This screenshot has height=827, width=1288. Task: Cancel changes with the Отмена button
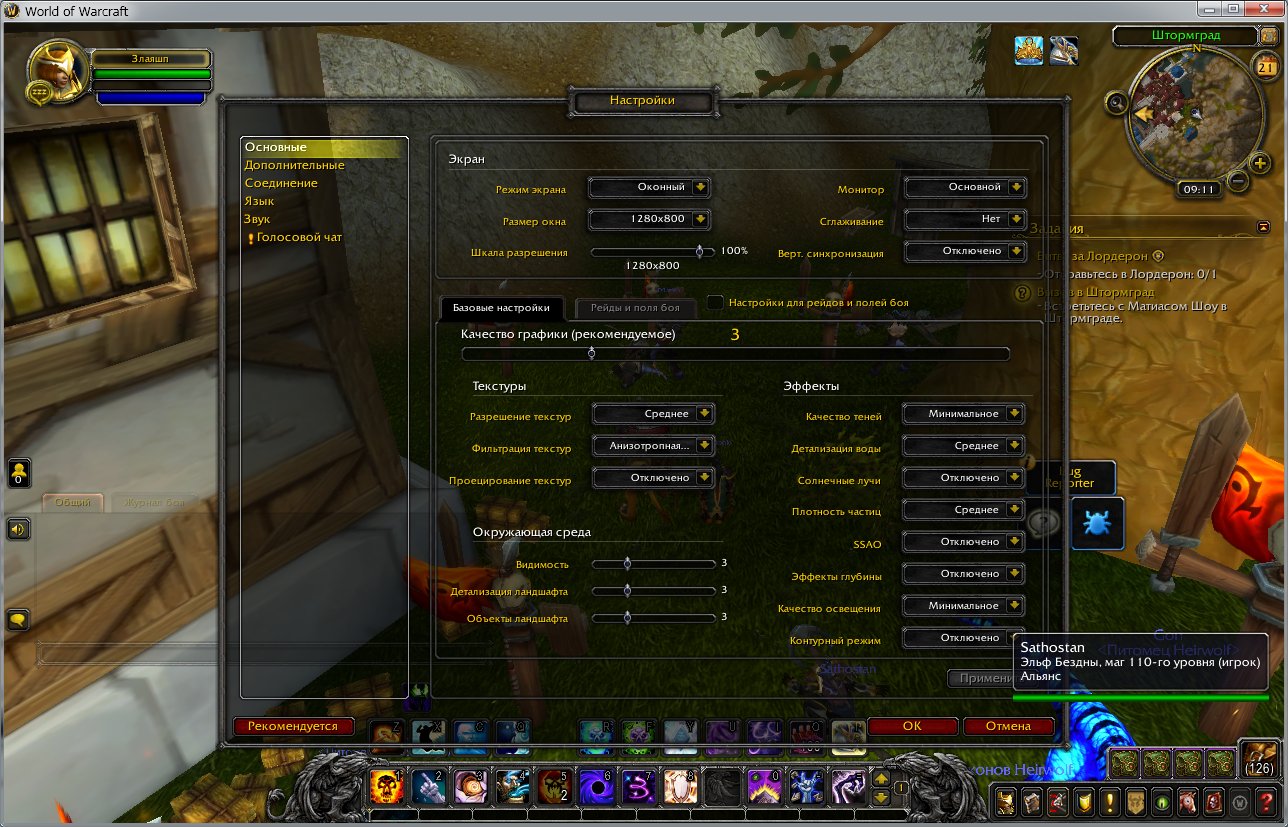tap(1007, 727)
